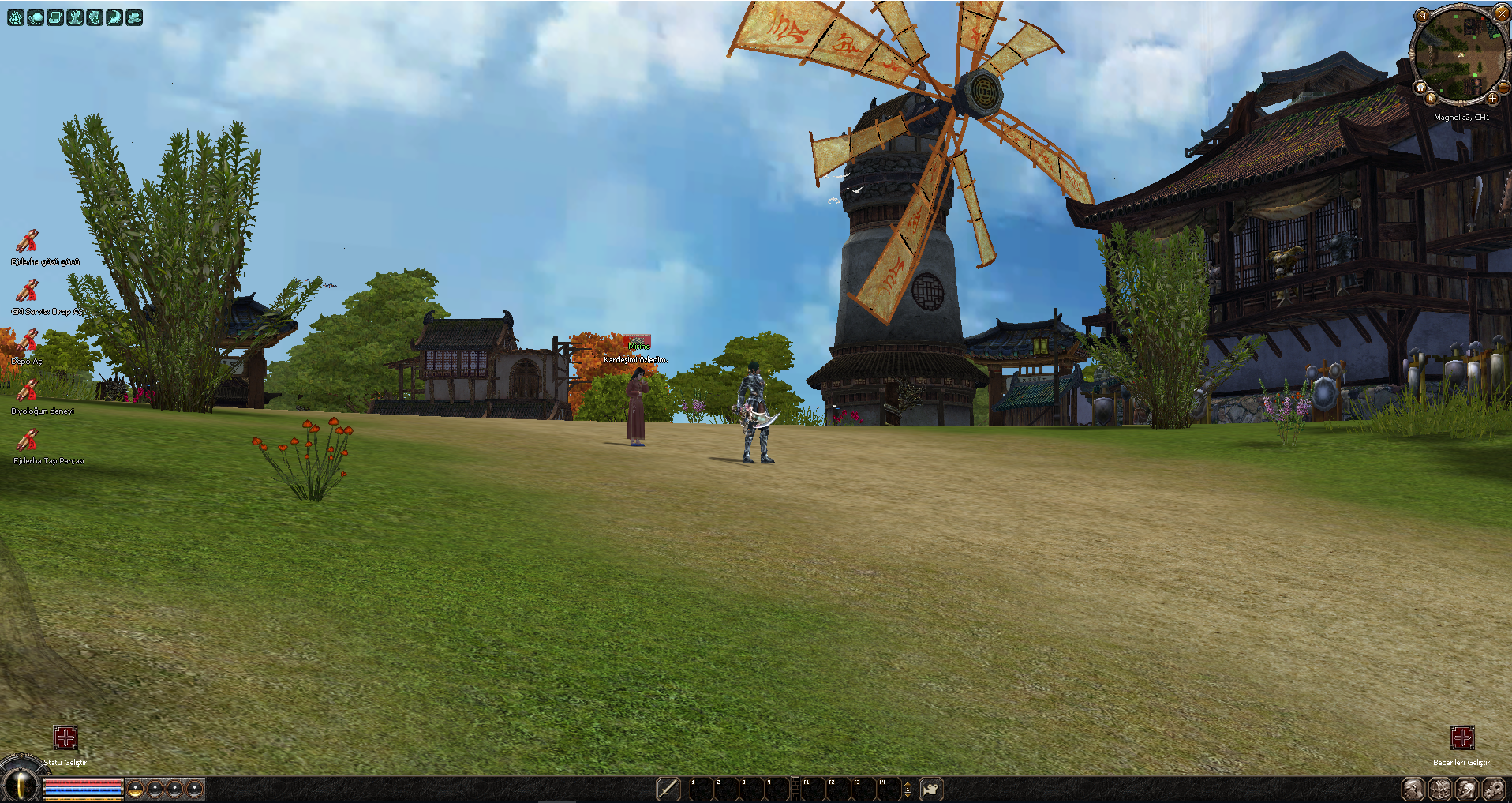Screen dimensions: 1512x803
Task: Click the Statü Geliştir red plus button
Action: click(65, 737)
